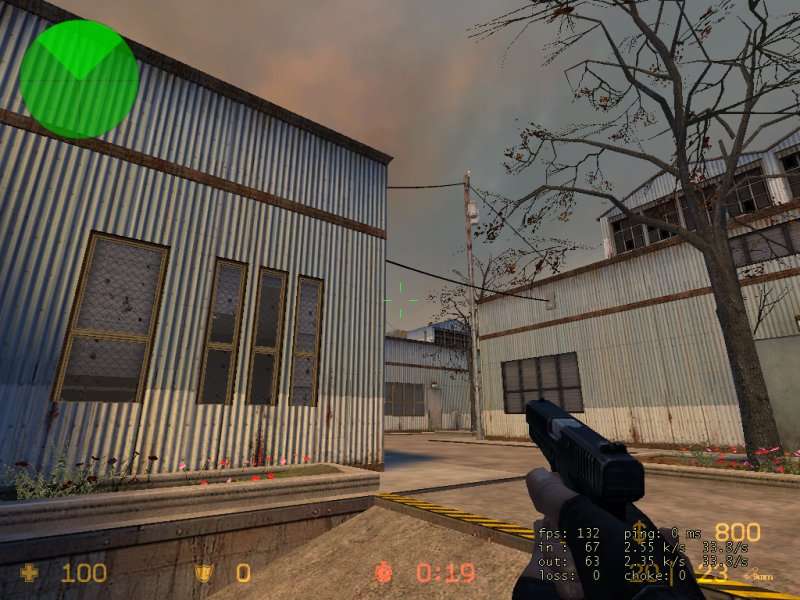Click the green circular radar
Image resolution: width=800 pixels, height=600 pixels.
(78, 79)
